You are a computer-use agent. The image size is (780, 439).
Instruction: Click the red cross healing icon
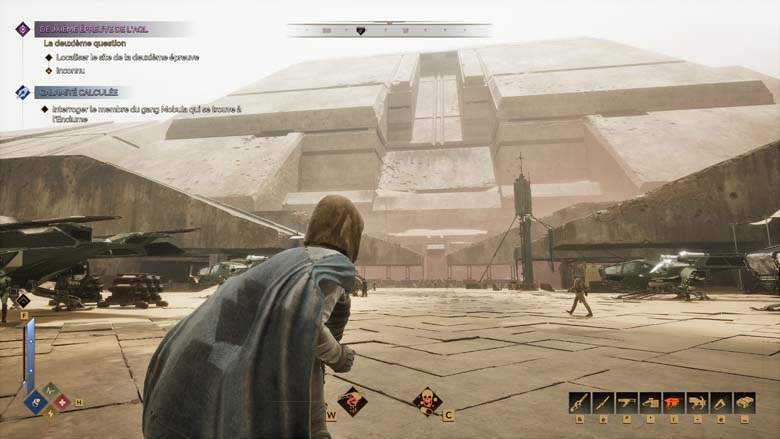pyautogui.click(x=62, y=401)
